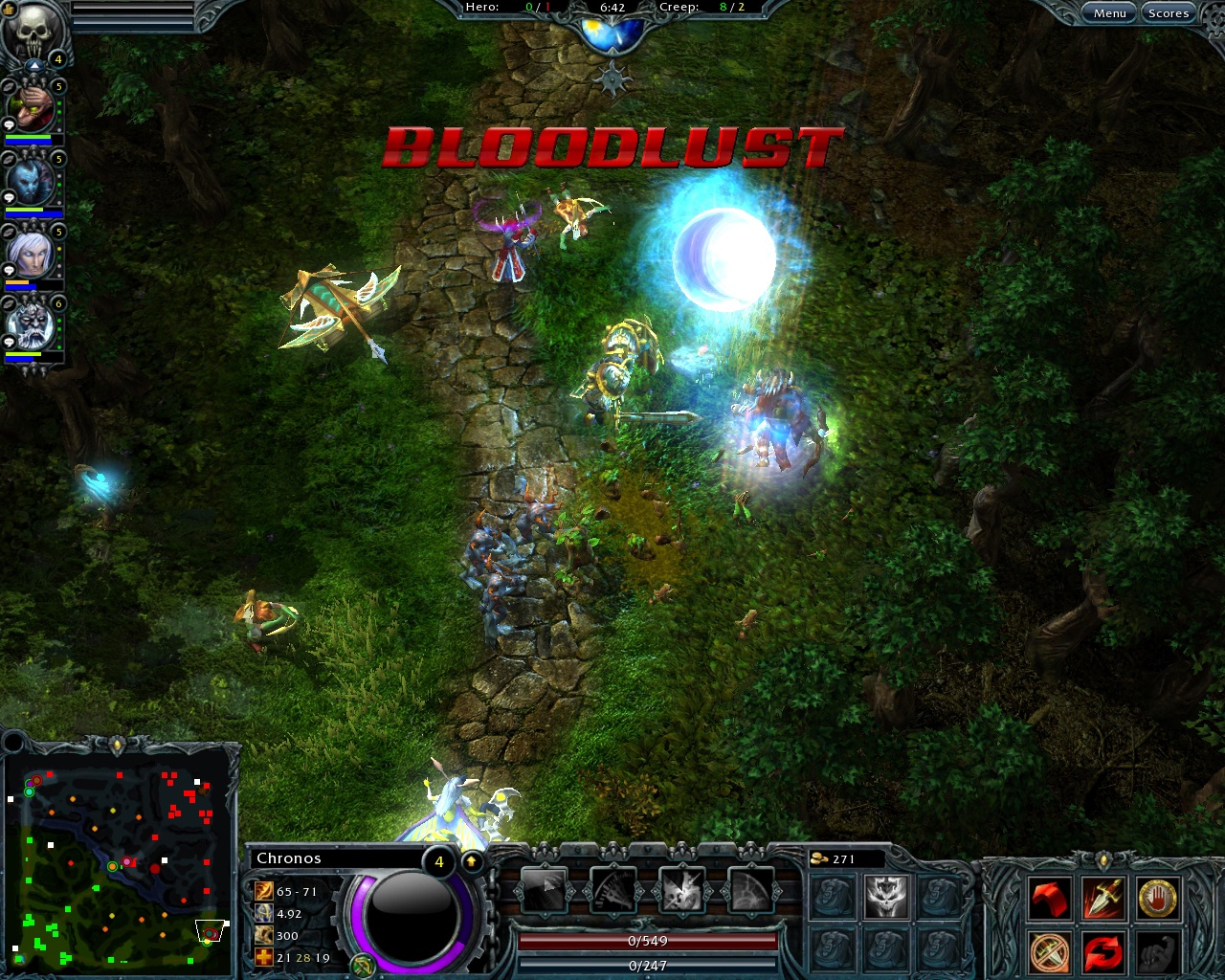Click the red arrow Move command icon

pyautogui.click(x=1049, y=900)
